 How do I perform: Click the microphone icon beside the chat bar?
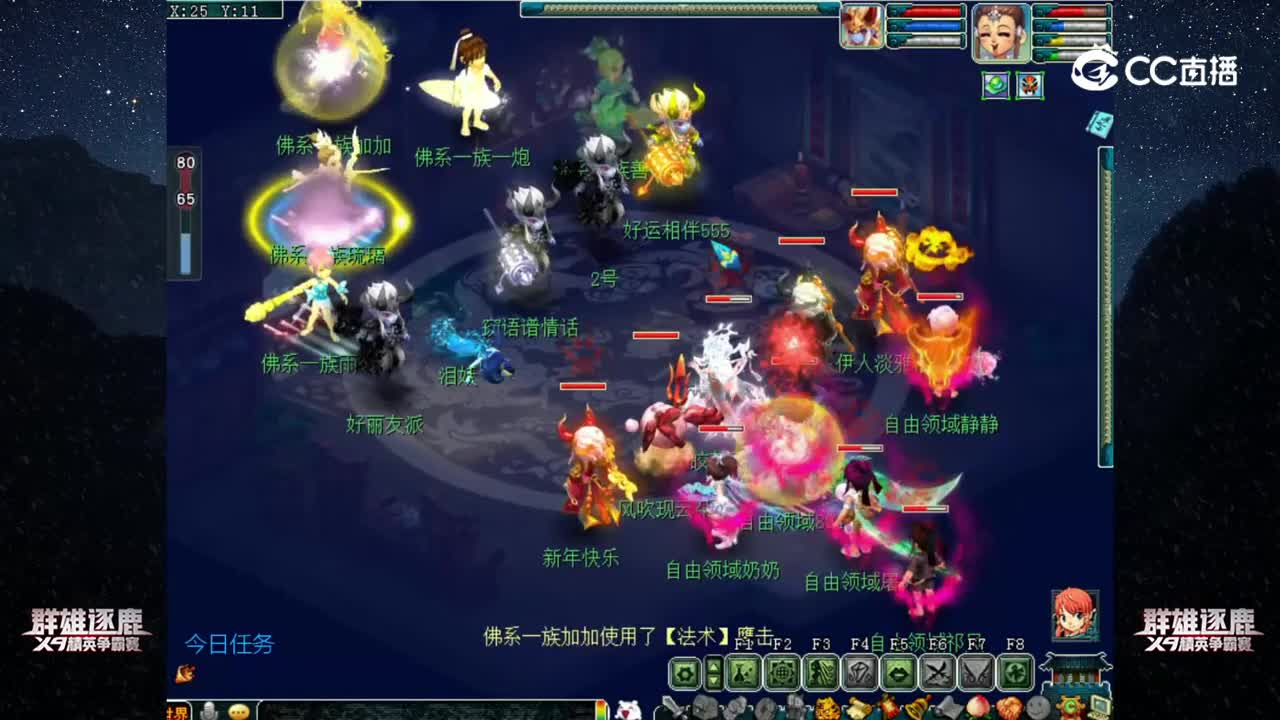210,711
